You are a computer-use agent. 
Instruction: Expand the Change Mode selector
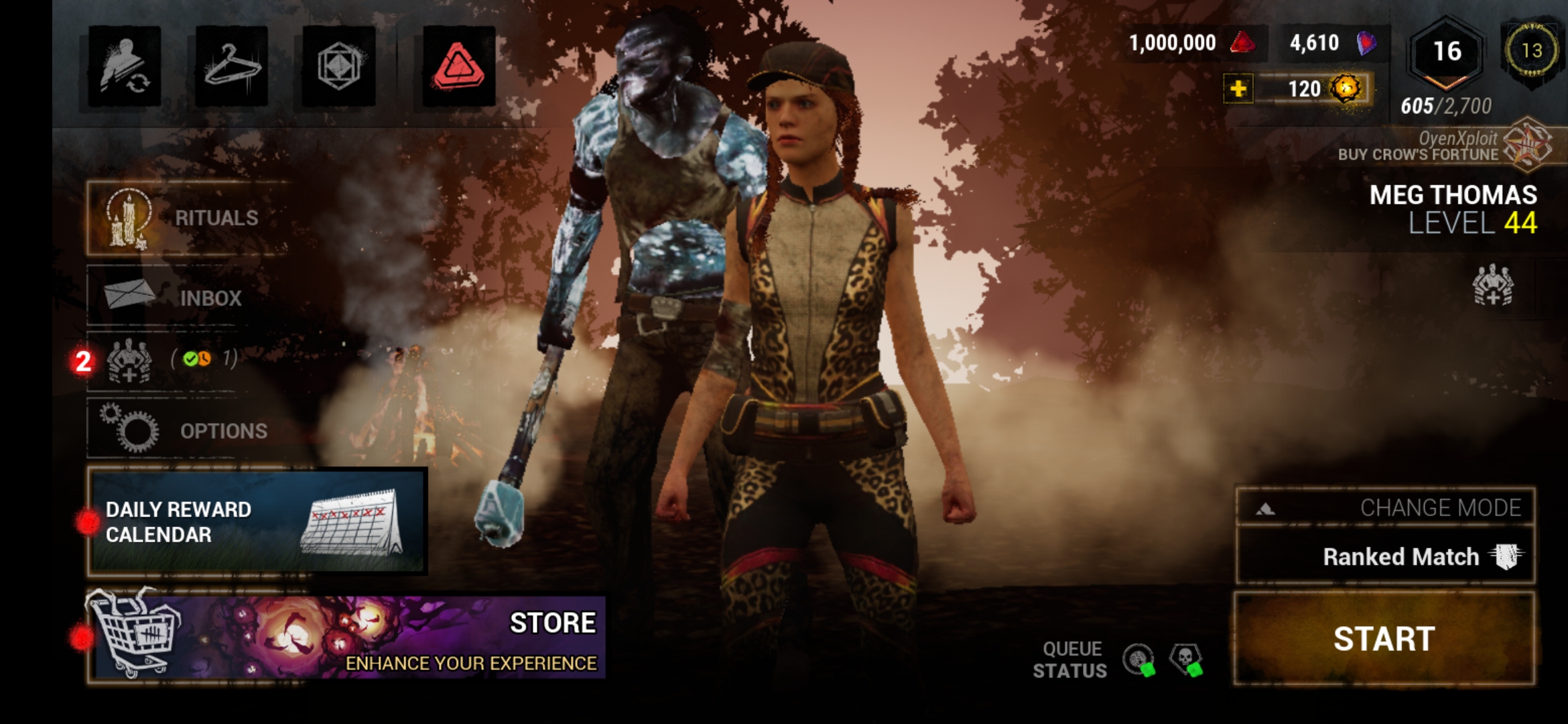pos(1385,507)
